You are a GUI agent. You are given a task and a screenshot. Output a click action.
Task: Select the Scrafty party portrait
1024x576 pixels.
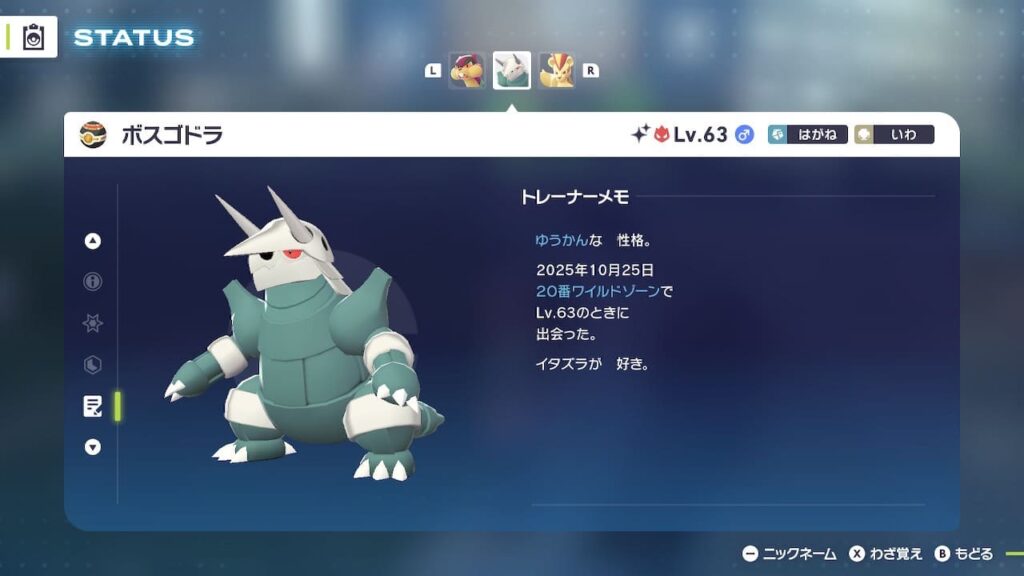point(467,71)
